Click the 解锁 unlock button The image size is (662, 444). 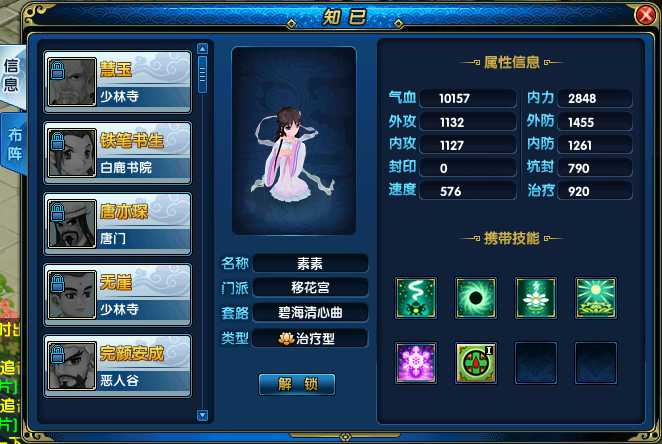pyautogui.click(x=296, y=384)
